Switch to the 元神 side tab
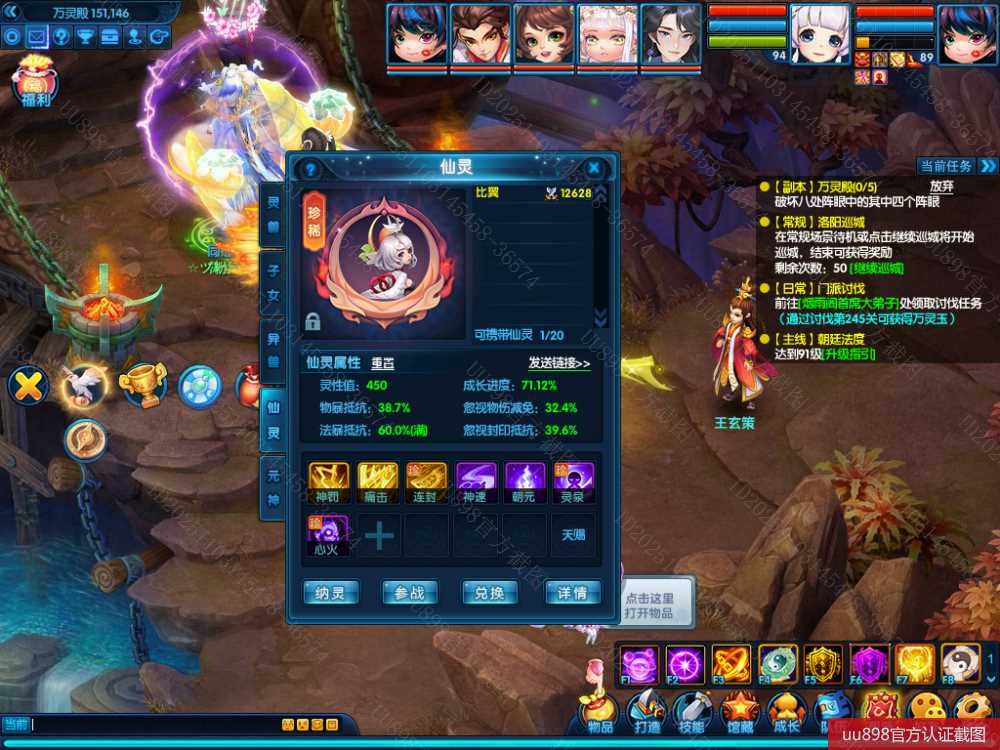The image size is (1000, 750). tap(273, 488)
